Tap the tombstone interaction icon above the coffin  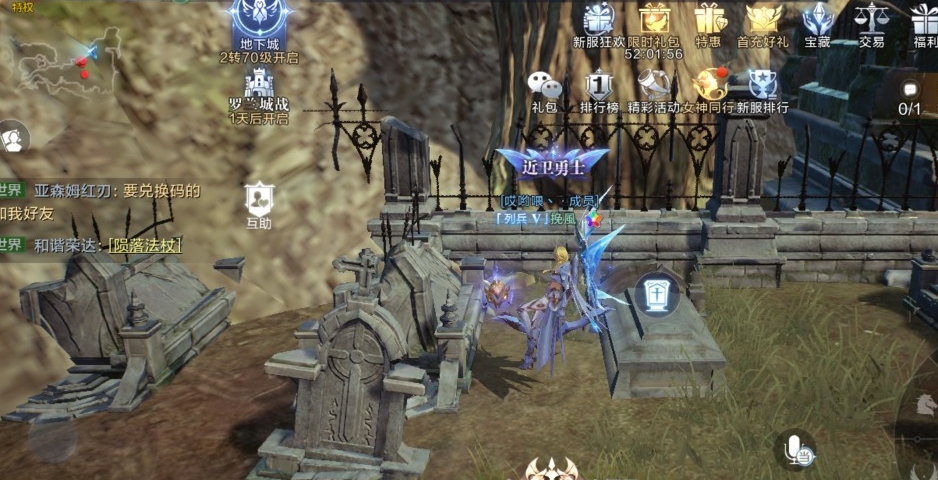tap(657, 293)
